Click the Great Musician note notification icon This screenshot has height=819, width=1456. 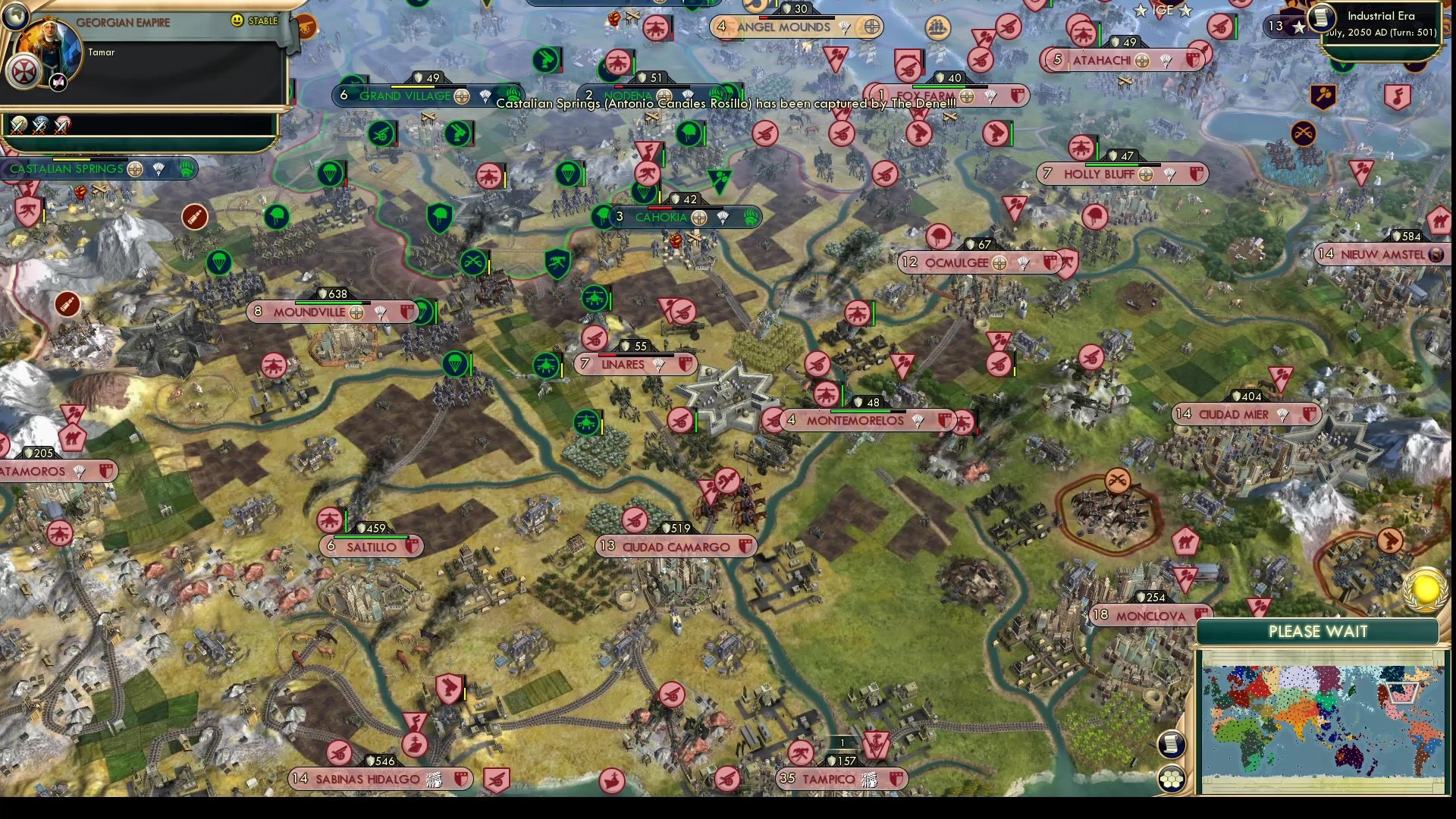point(1398,96)
